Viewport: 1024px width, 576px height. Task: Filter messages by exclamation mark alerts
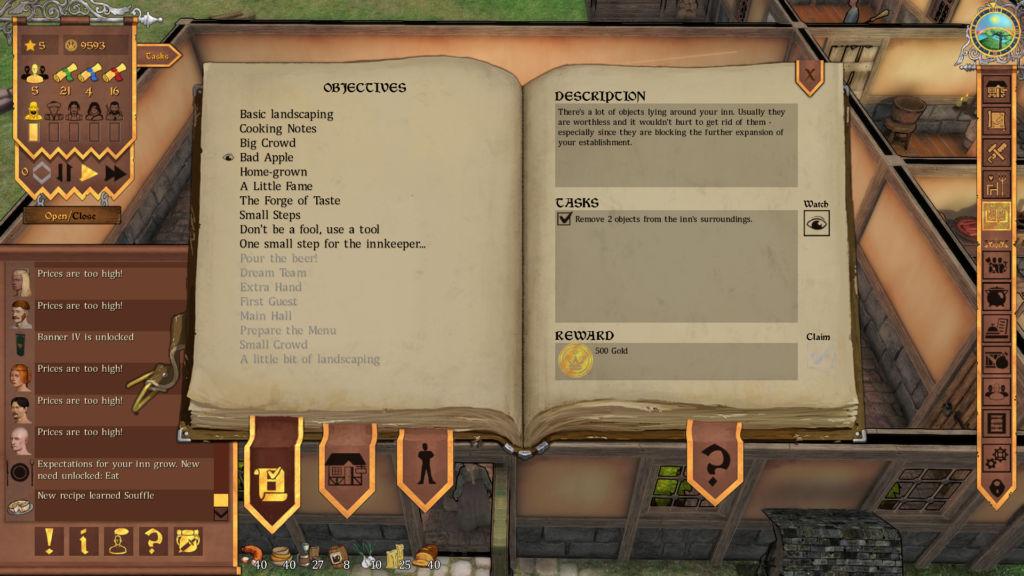click(x=48, y=541)
